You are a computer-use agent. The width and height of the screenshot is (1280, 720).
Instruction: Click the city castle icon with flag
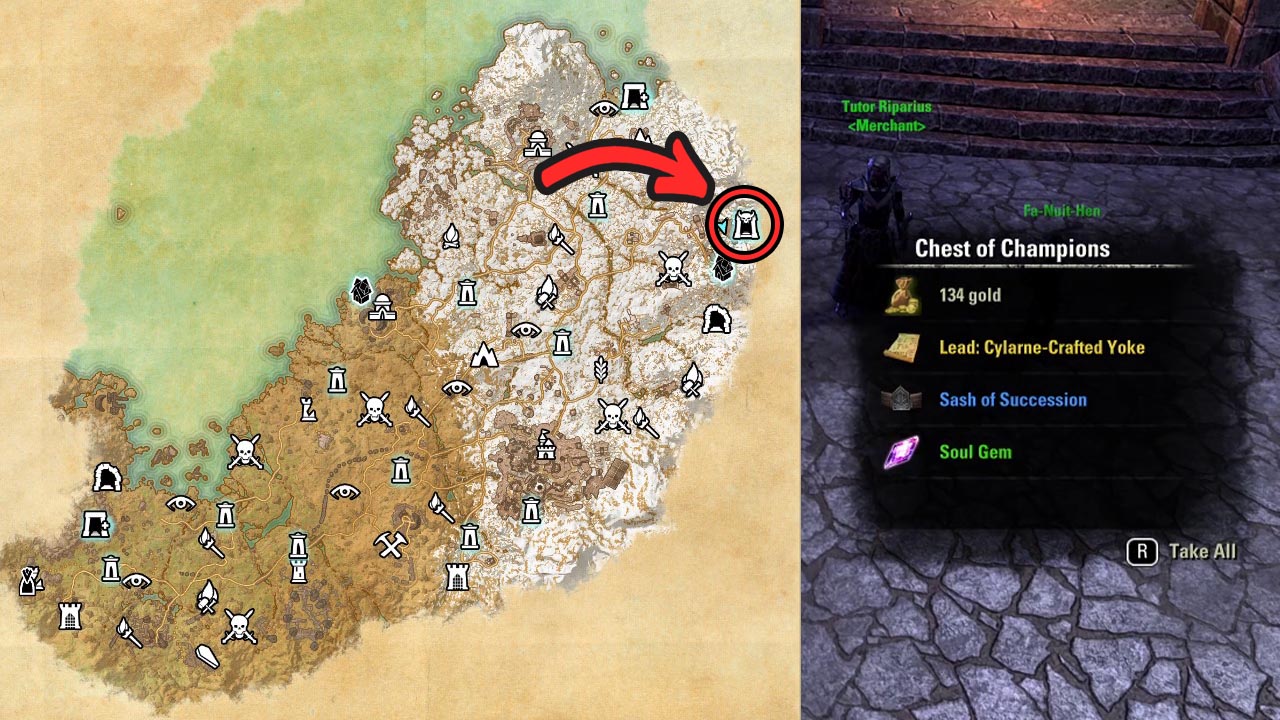pos(545,443)
